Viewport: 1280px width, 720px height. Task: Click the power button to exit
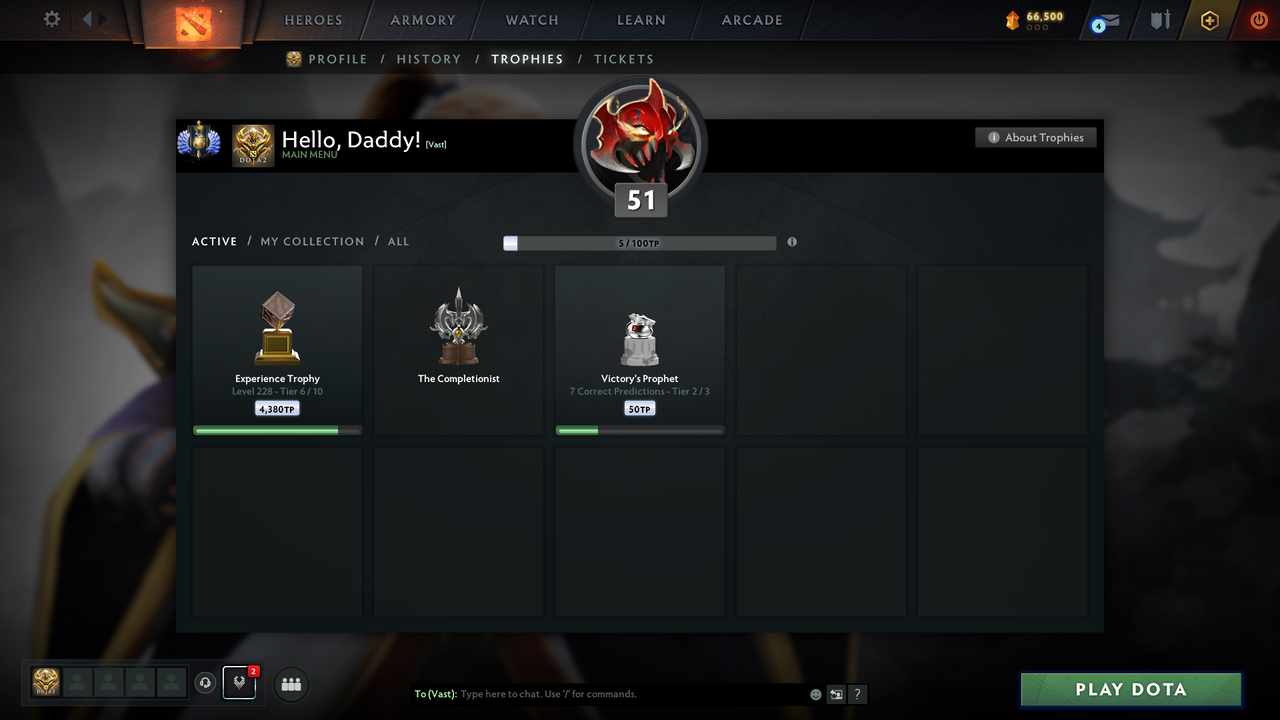pyautogui.click(x=1258, y=20)
